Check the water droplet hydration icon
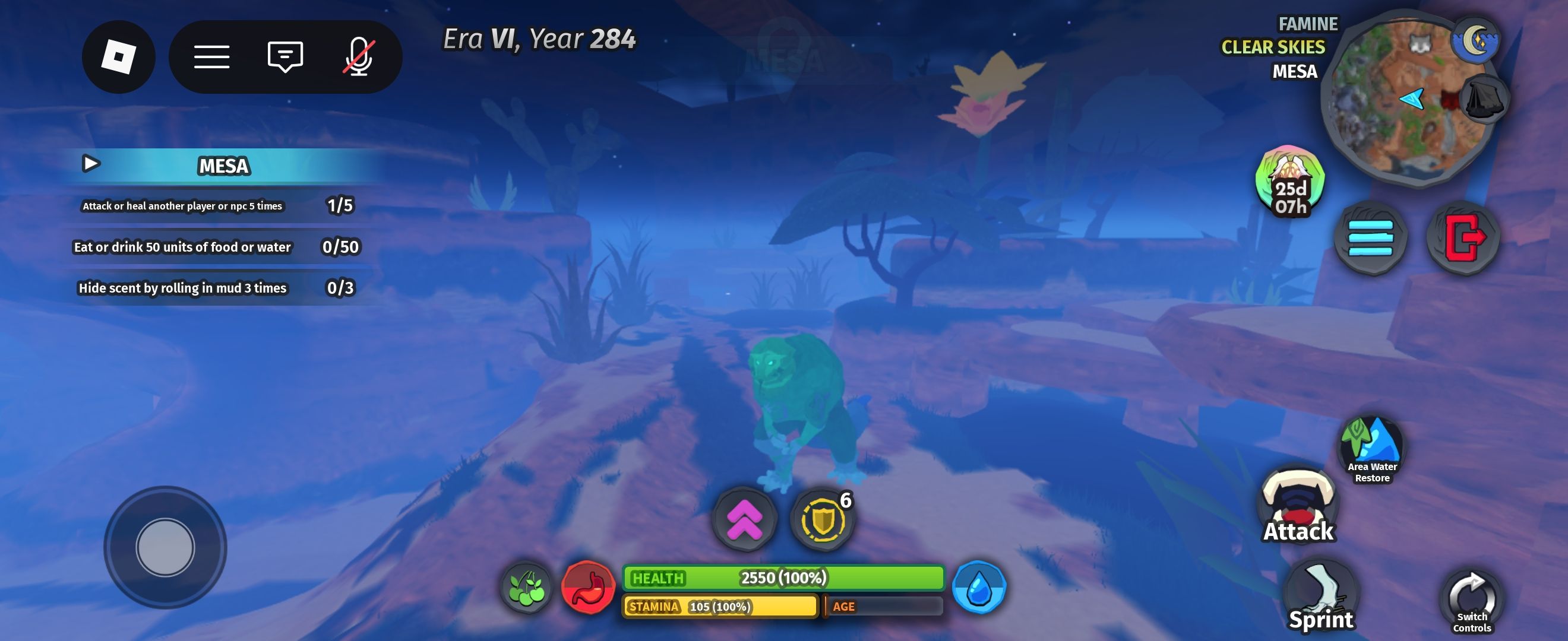 (981, 588)
